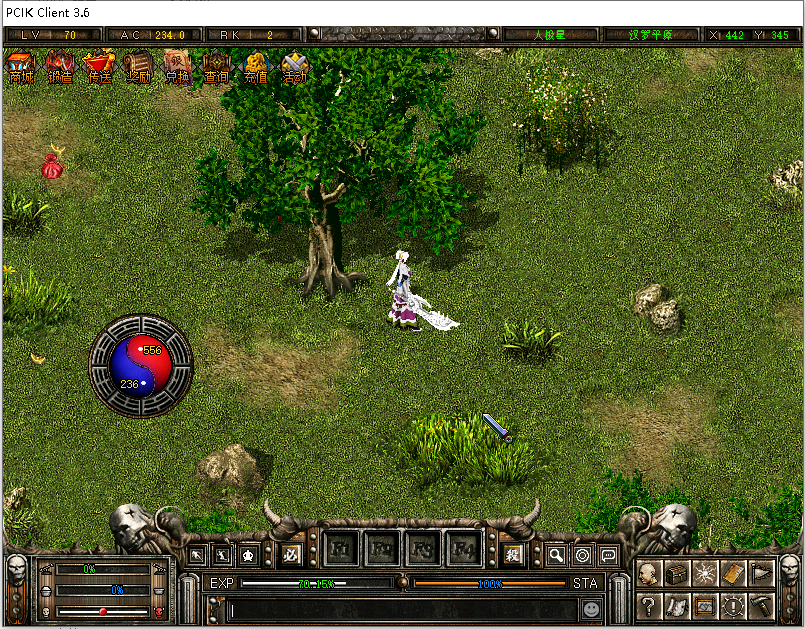Open the 奖励 rewards scroll

pyautogui.click(x=139, y=68)
